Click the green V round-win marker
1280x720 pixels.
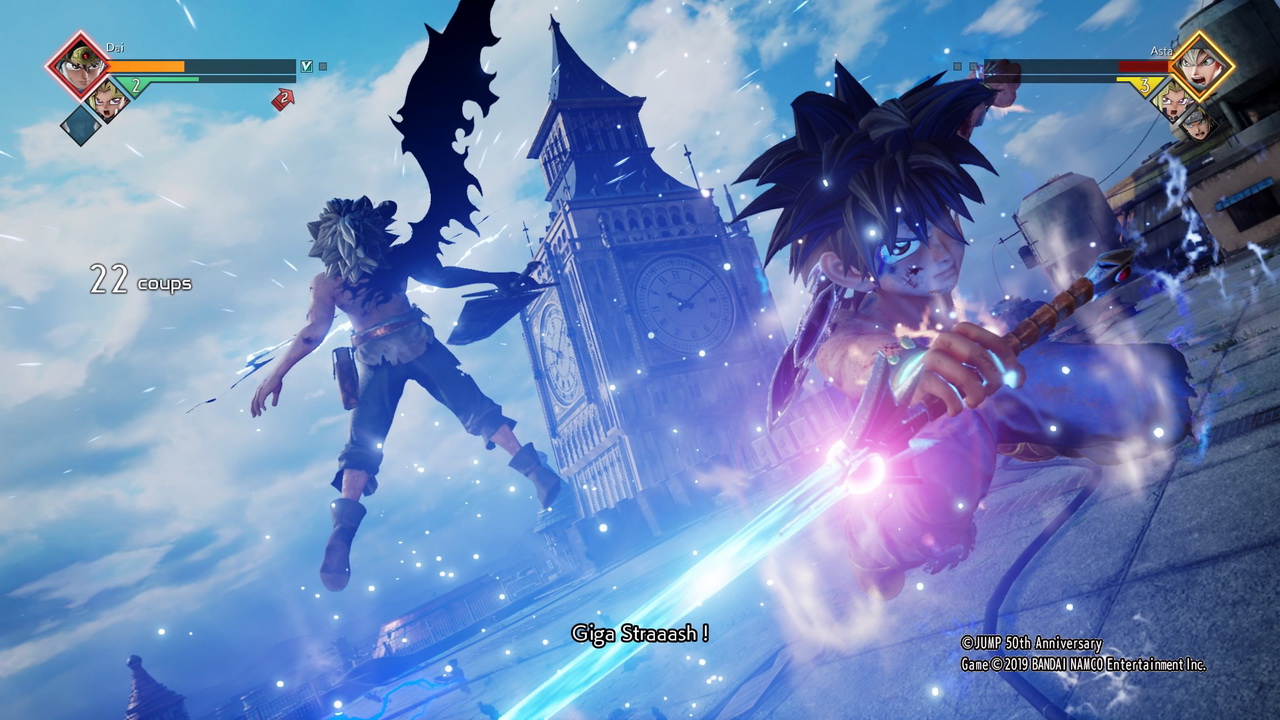[307, 67]
